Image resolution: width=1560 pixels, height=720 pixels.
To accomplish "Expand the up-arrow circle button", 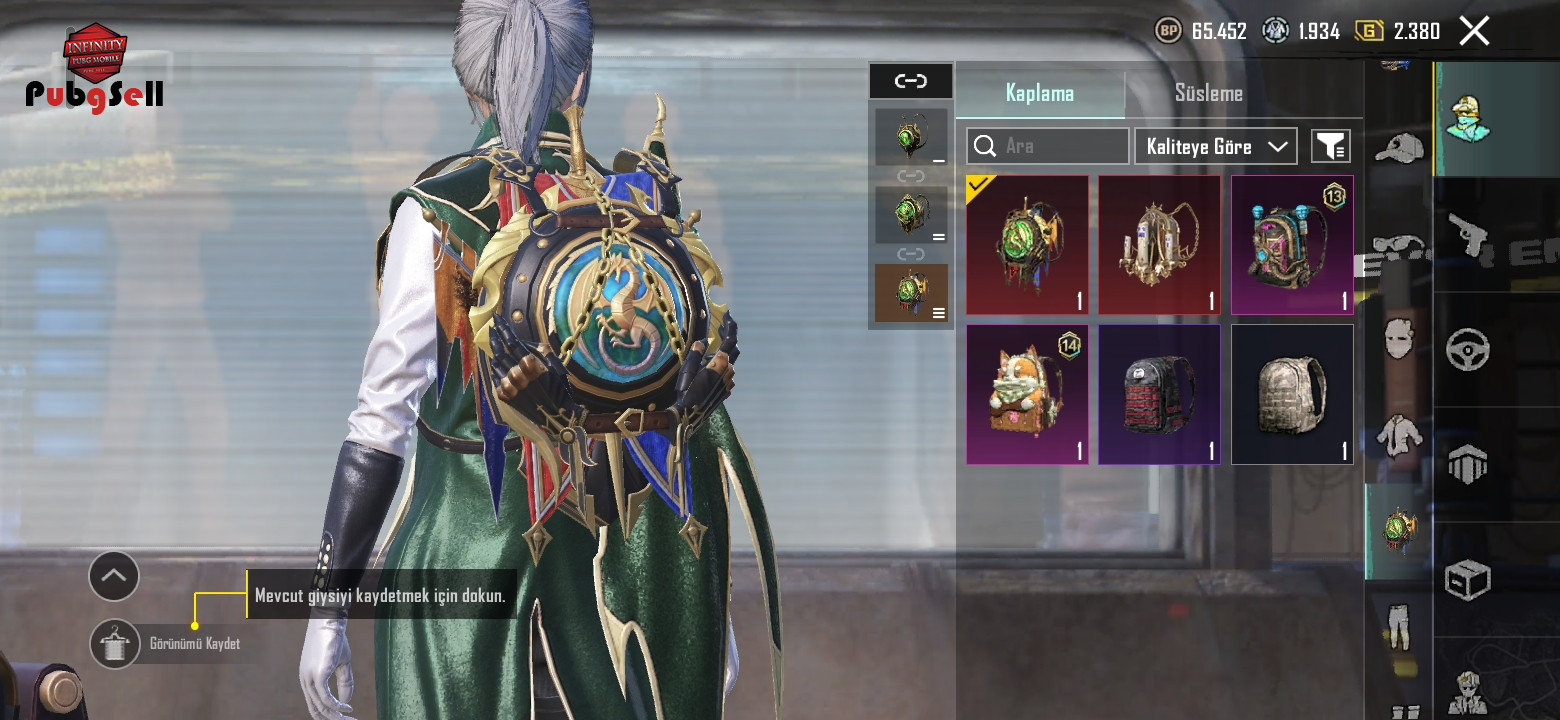I will coord(114,575).
